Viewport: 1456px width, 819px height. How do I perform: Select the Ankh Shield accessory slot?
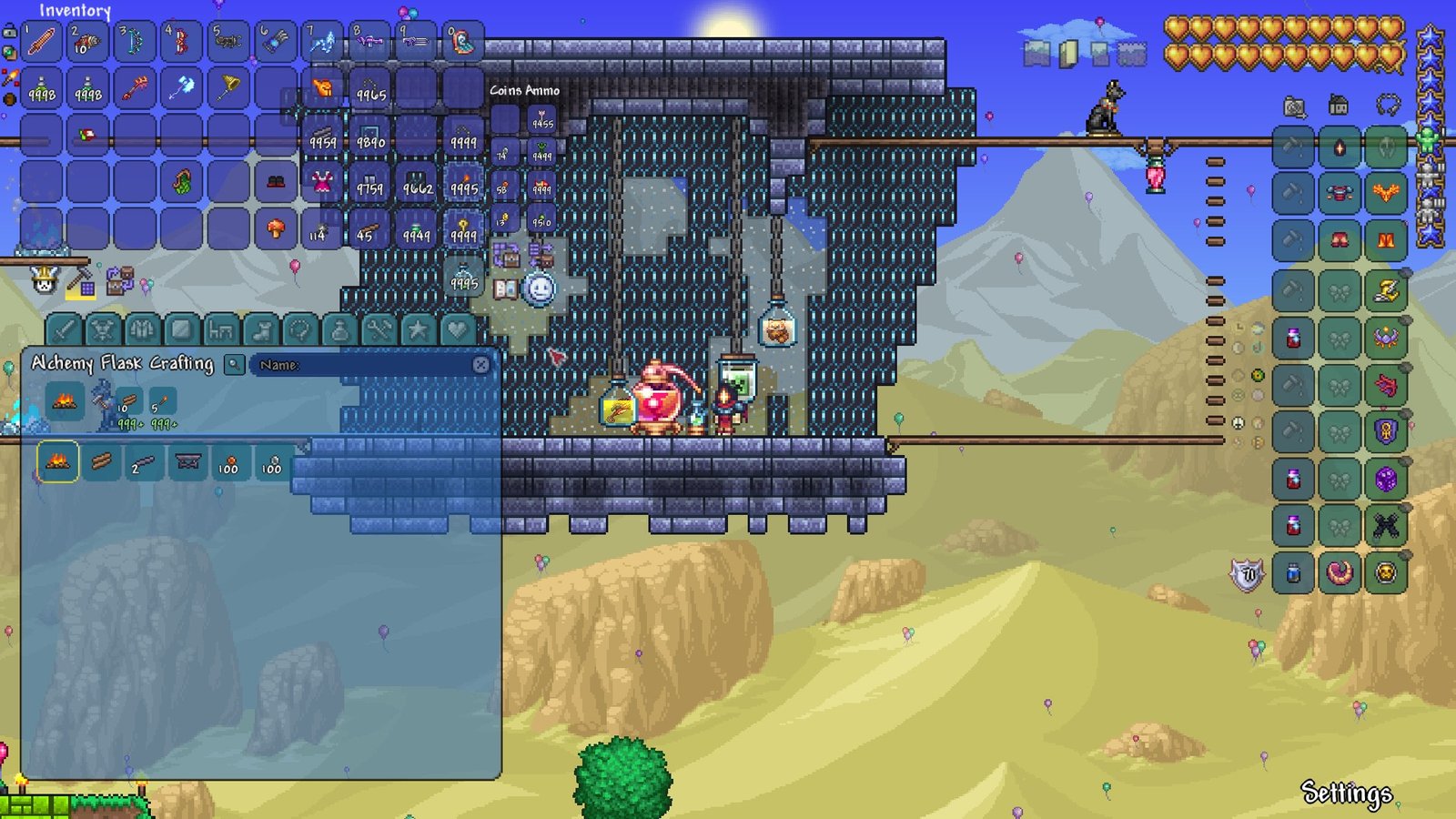click(1384, 430)
